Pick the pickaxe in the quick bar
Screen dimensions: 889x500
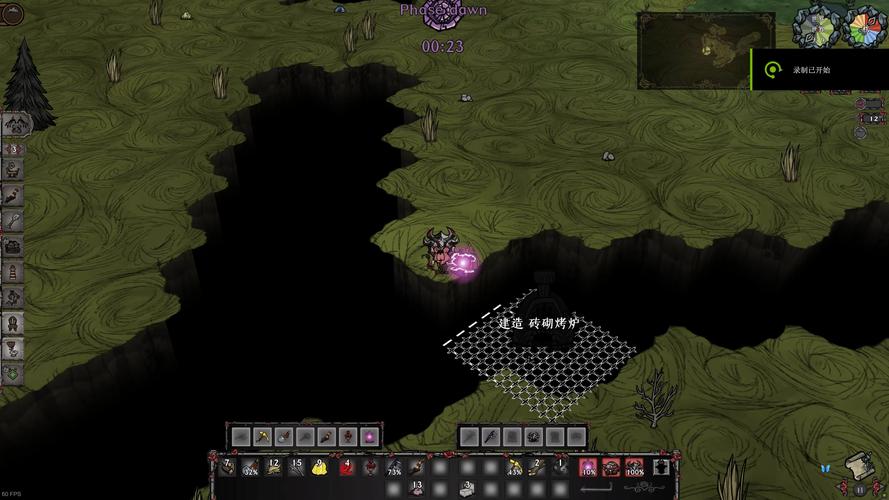262,436
